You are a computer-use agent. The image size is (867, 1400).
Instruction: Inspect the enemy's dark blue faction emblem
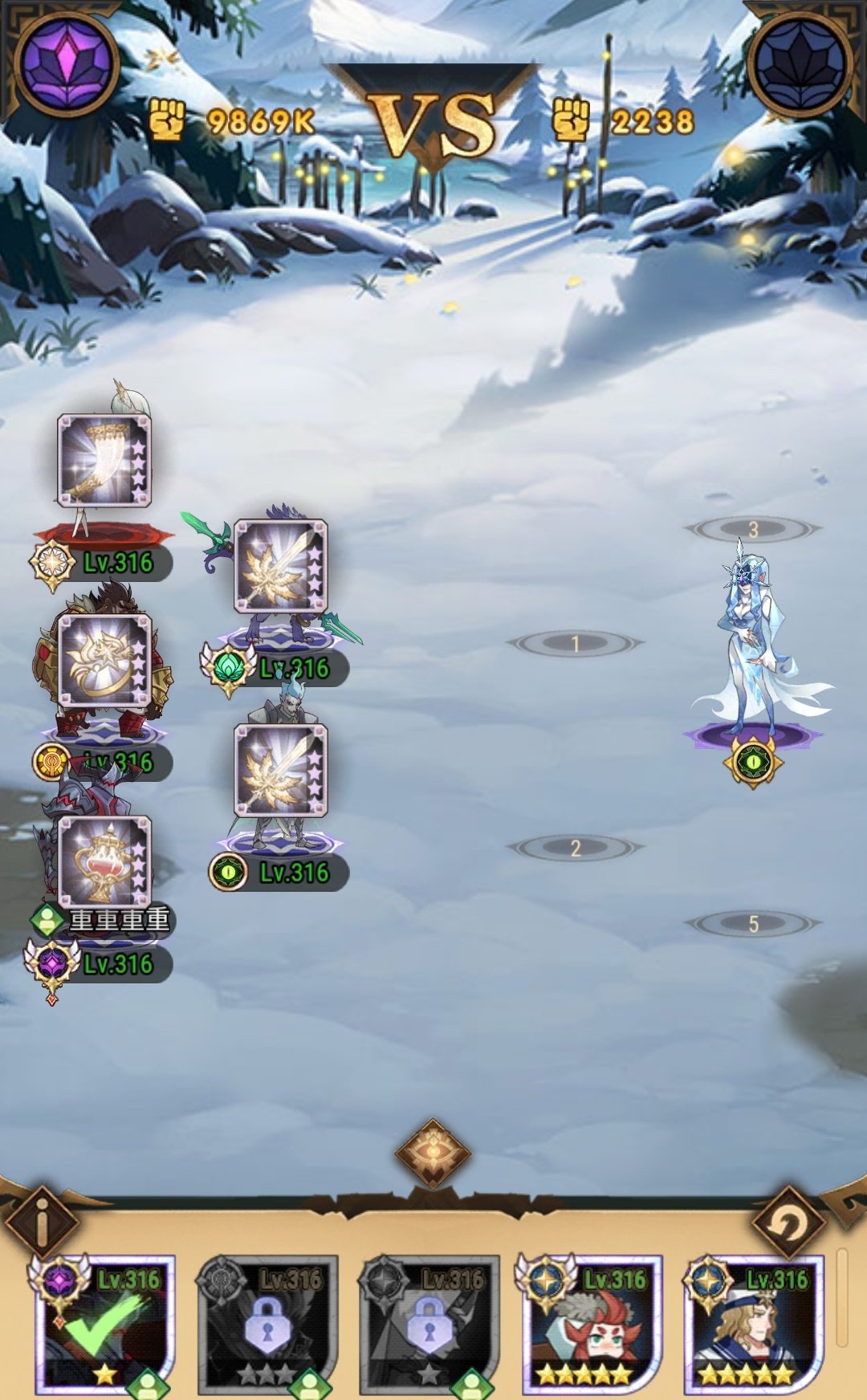[x=801, y=63]
